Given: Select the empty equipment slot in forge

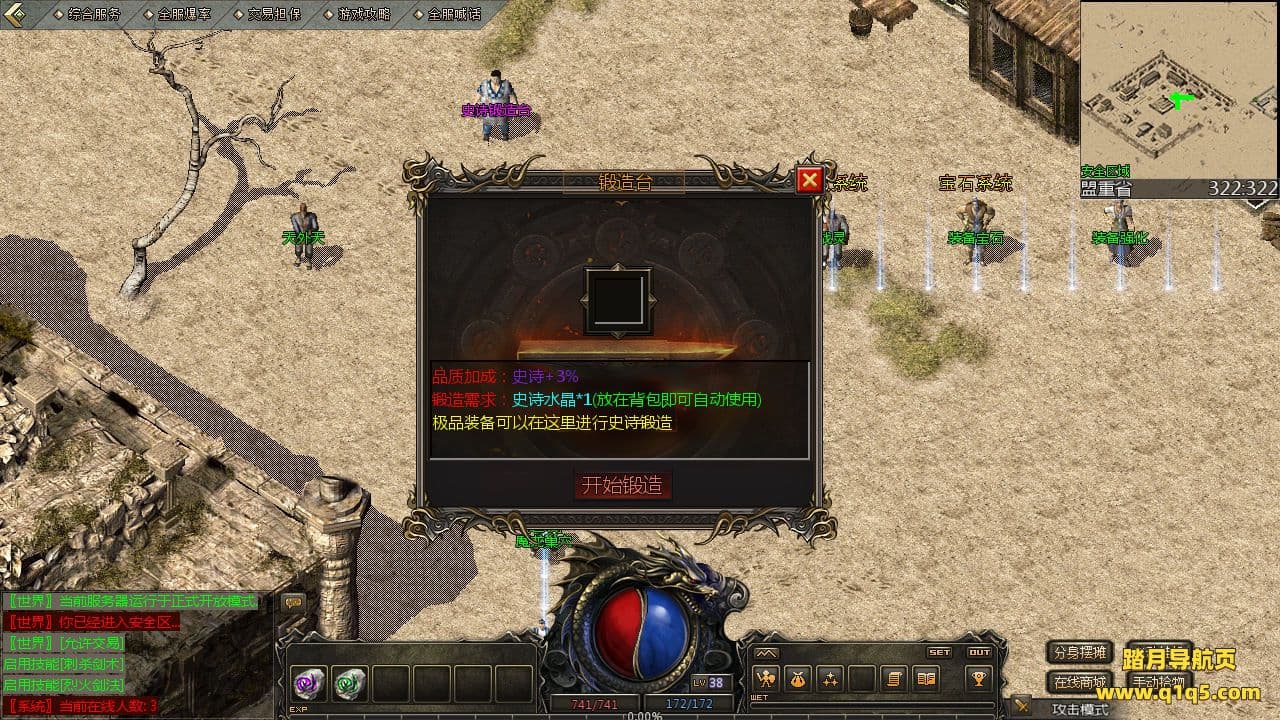Looking at the screenshot, I should (618, 299).
